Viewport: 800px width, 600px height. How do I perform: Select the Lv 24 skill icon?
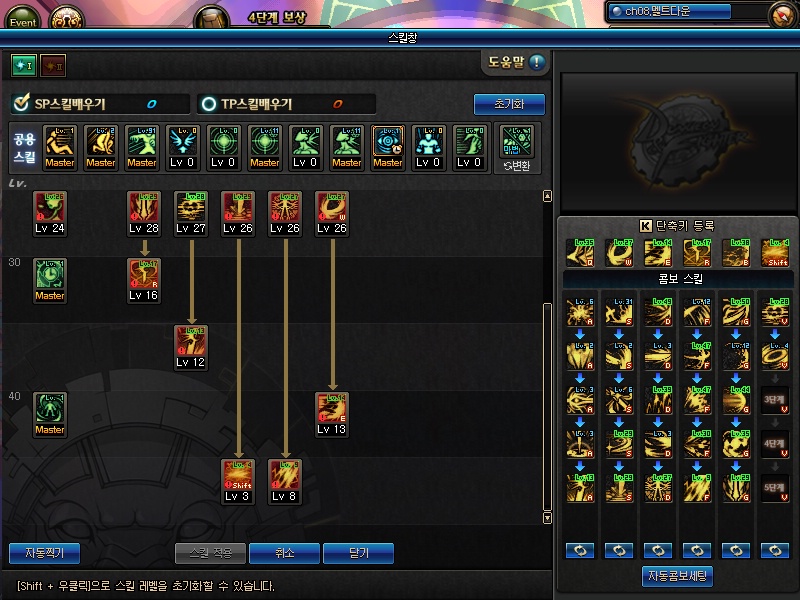[x=49, y=207]
